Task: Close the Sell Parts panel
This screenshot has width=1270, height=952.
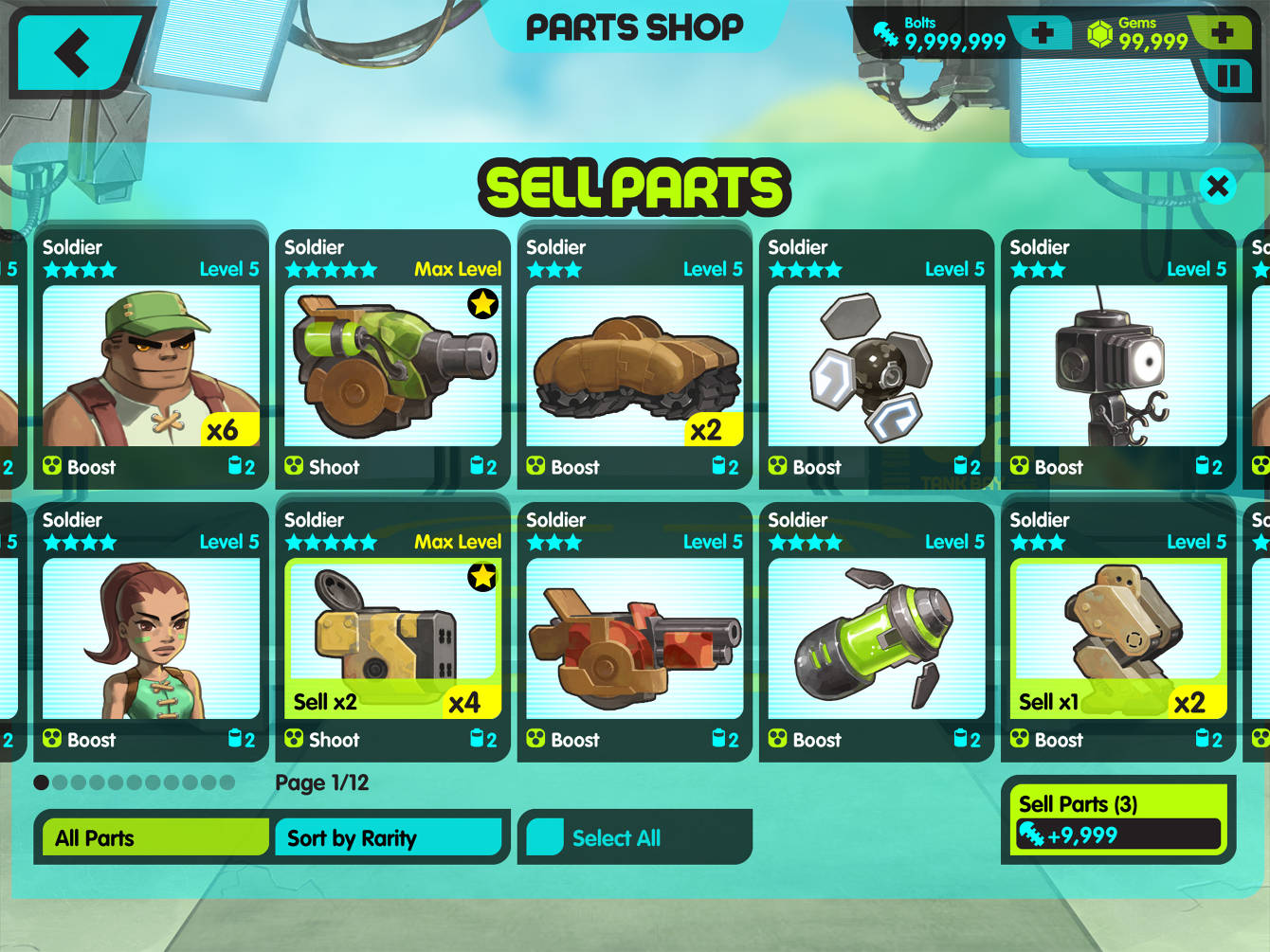Action: coord(1217,186)
